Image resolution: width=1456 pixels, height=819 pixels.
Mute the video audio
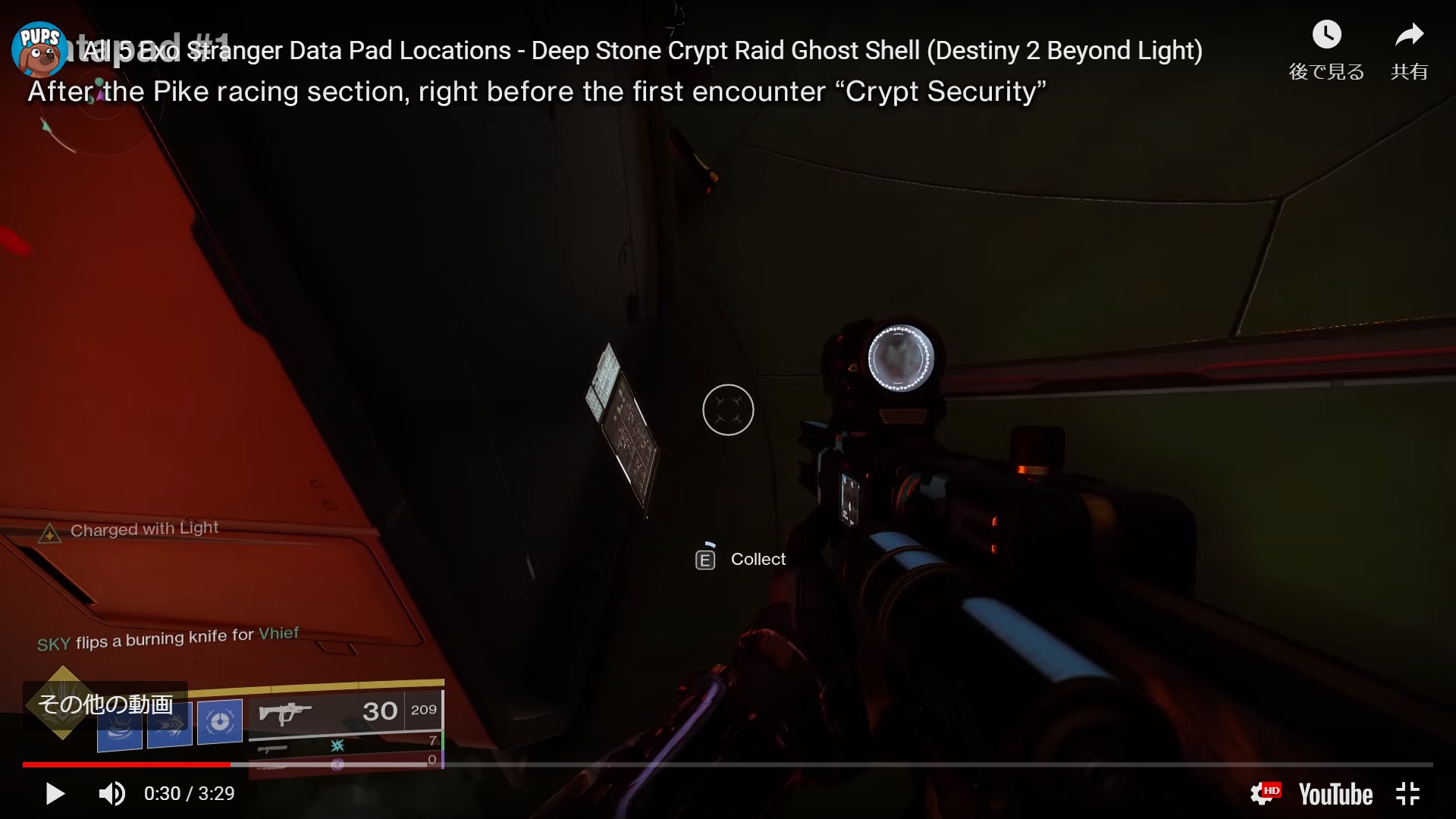tap(111, 793)
